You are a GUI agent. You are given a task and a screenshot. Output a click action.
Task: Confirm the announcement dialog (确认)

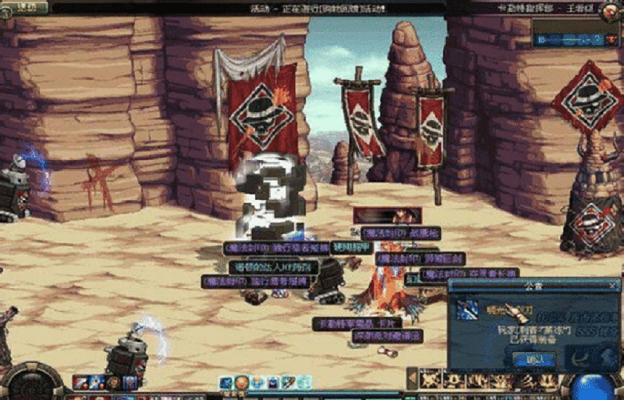coord(534,358)
